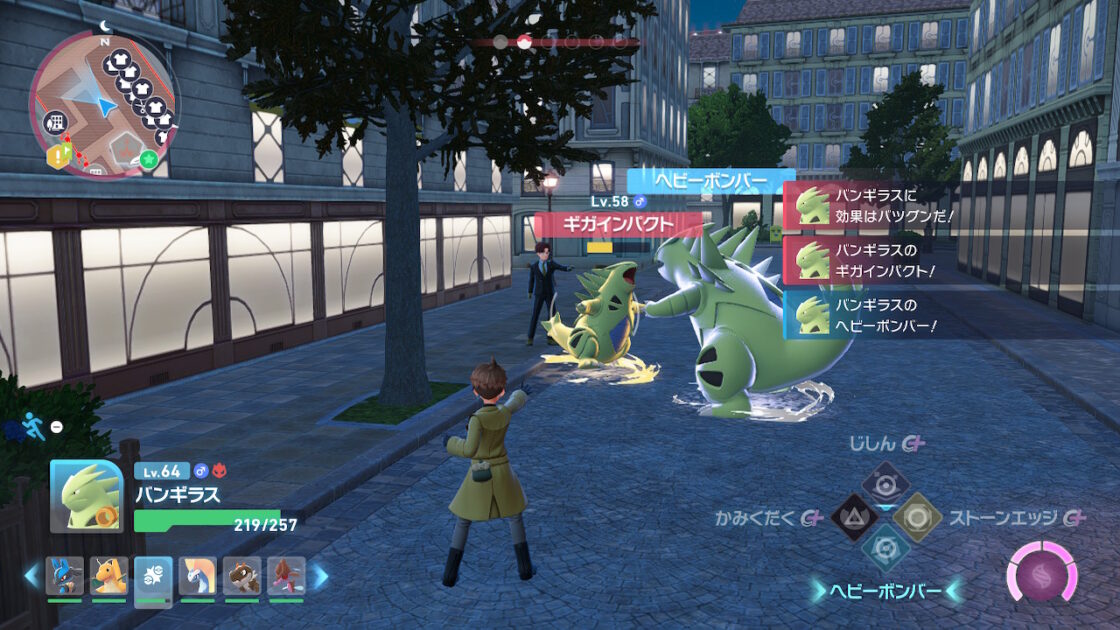1120x630 pixels.
Task: Cycle party left with the arrow
Action: [x=32, y=576]
